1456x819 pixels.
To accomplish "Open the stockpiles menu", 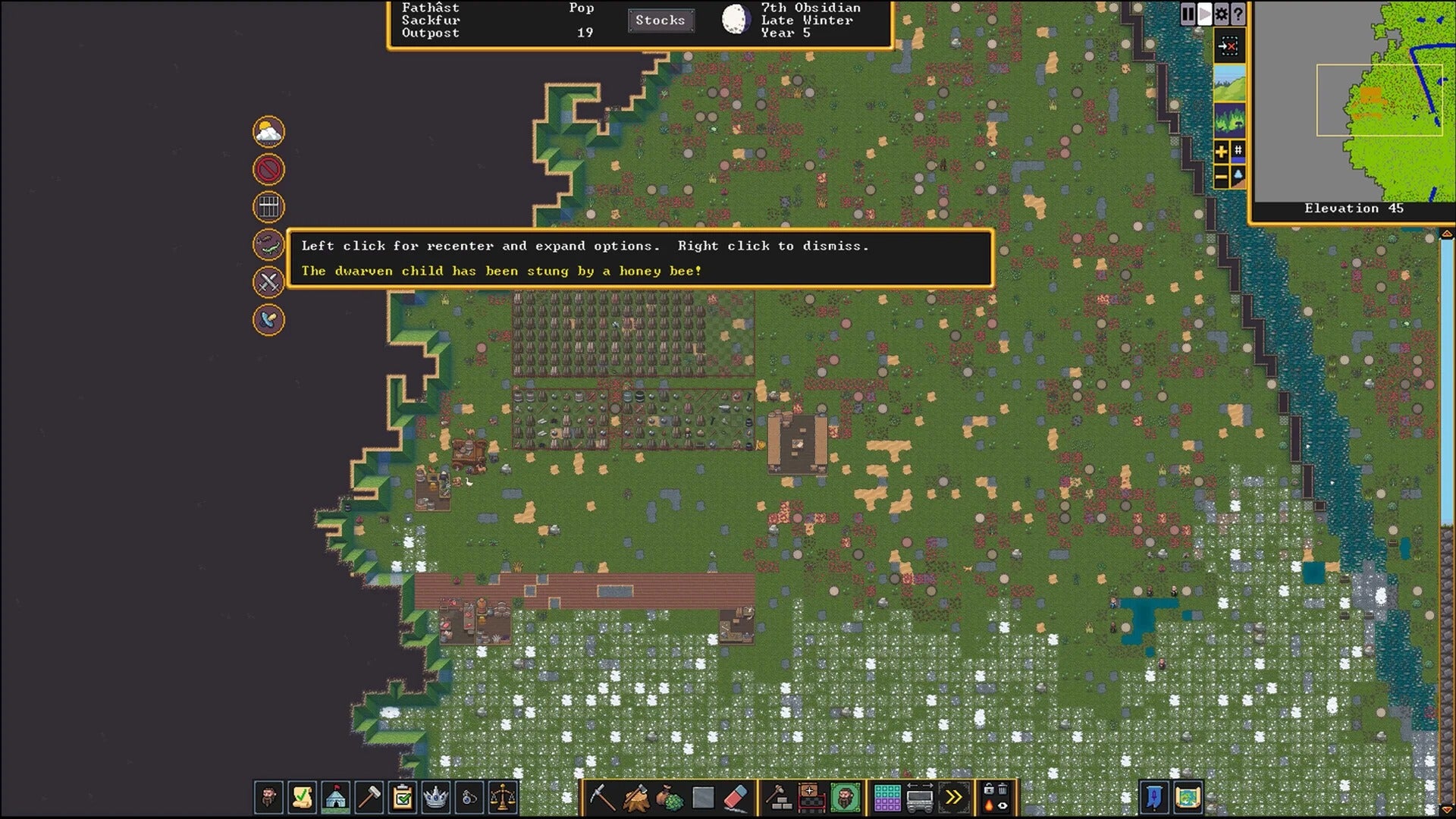I will (887, 798).
